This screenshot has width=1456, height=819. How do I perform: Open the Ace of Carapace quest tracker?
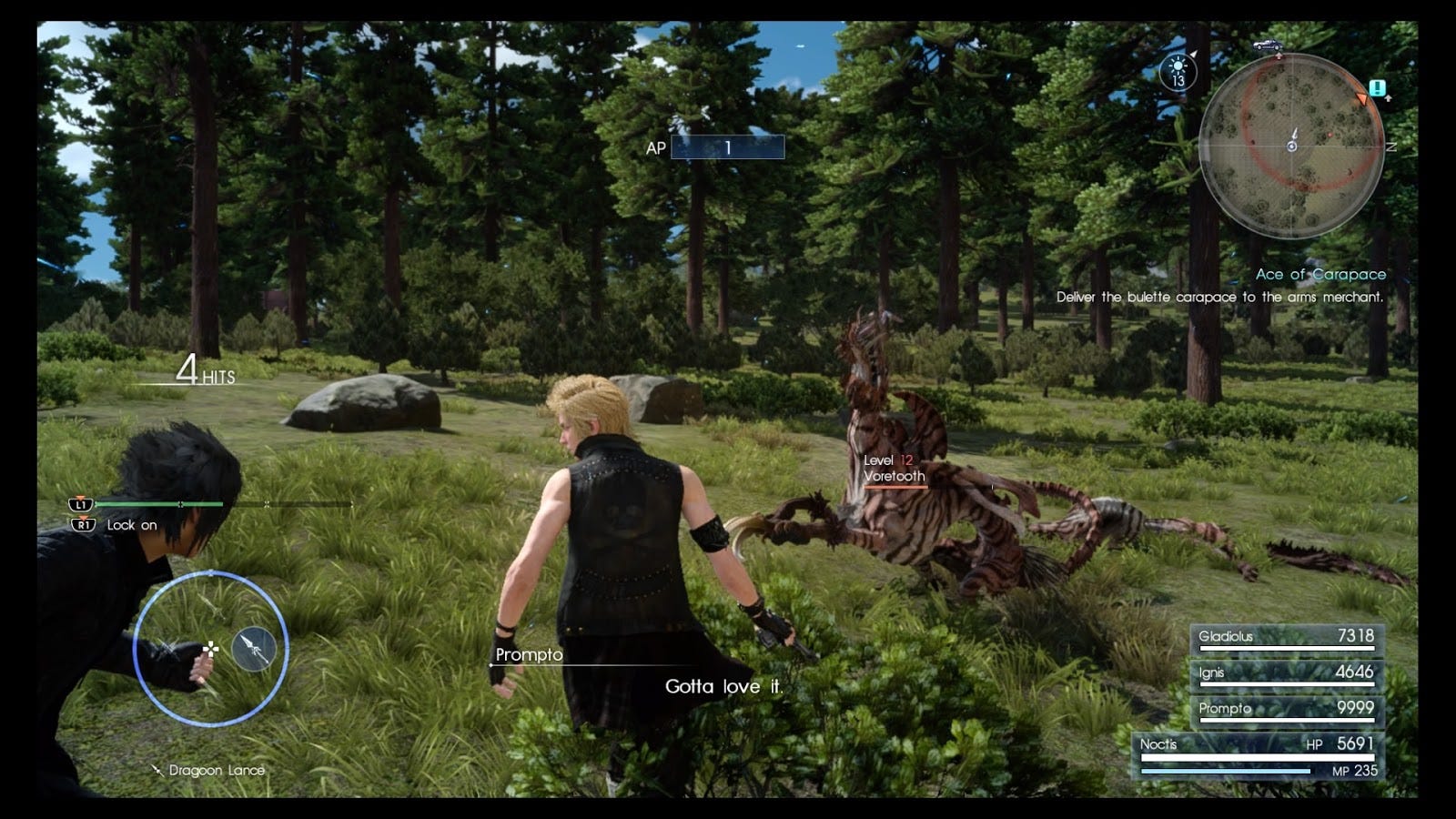point(1320,274)
